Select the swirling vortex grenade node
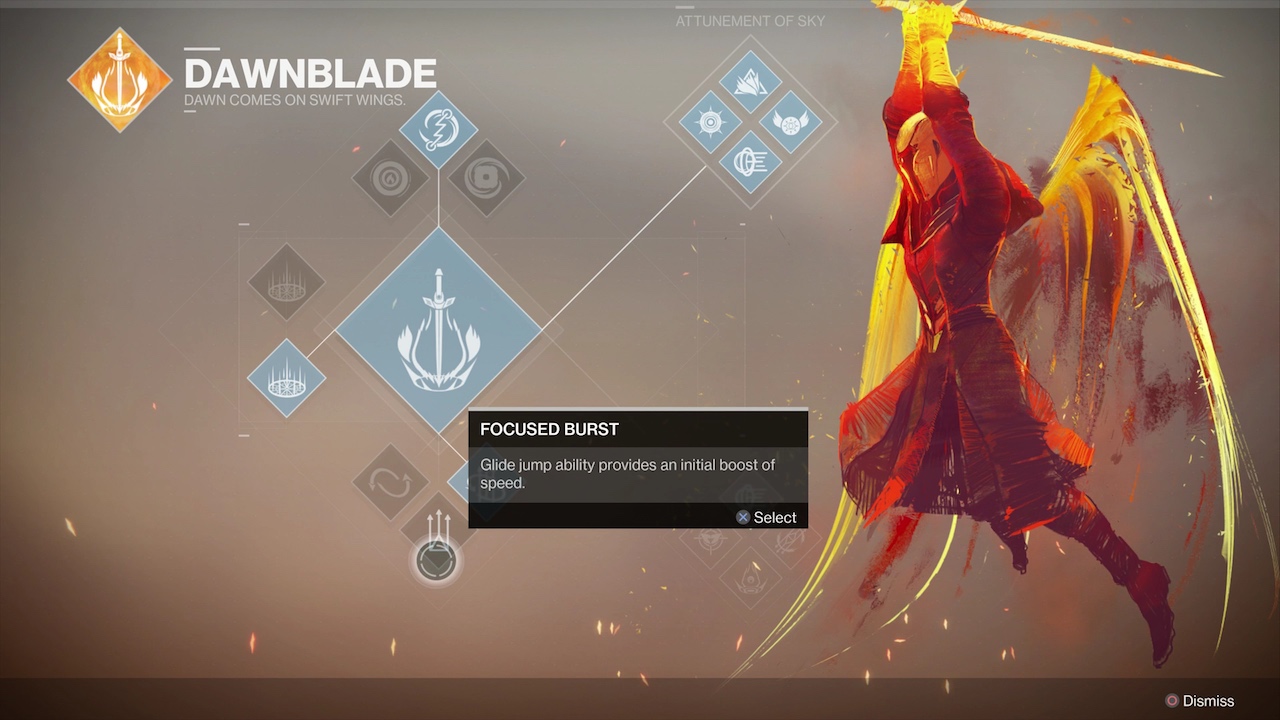Screen dimensions: 1280x720 (486, 179)
